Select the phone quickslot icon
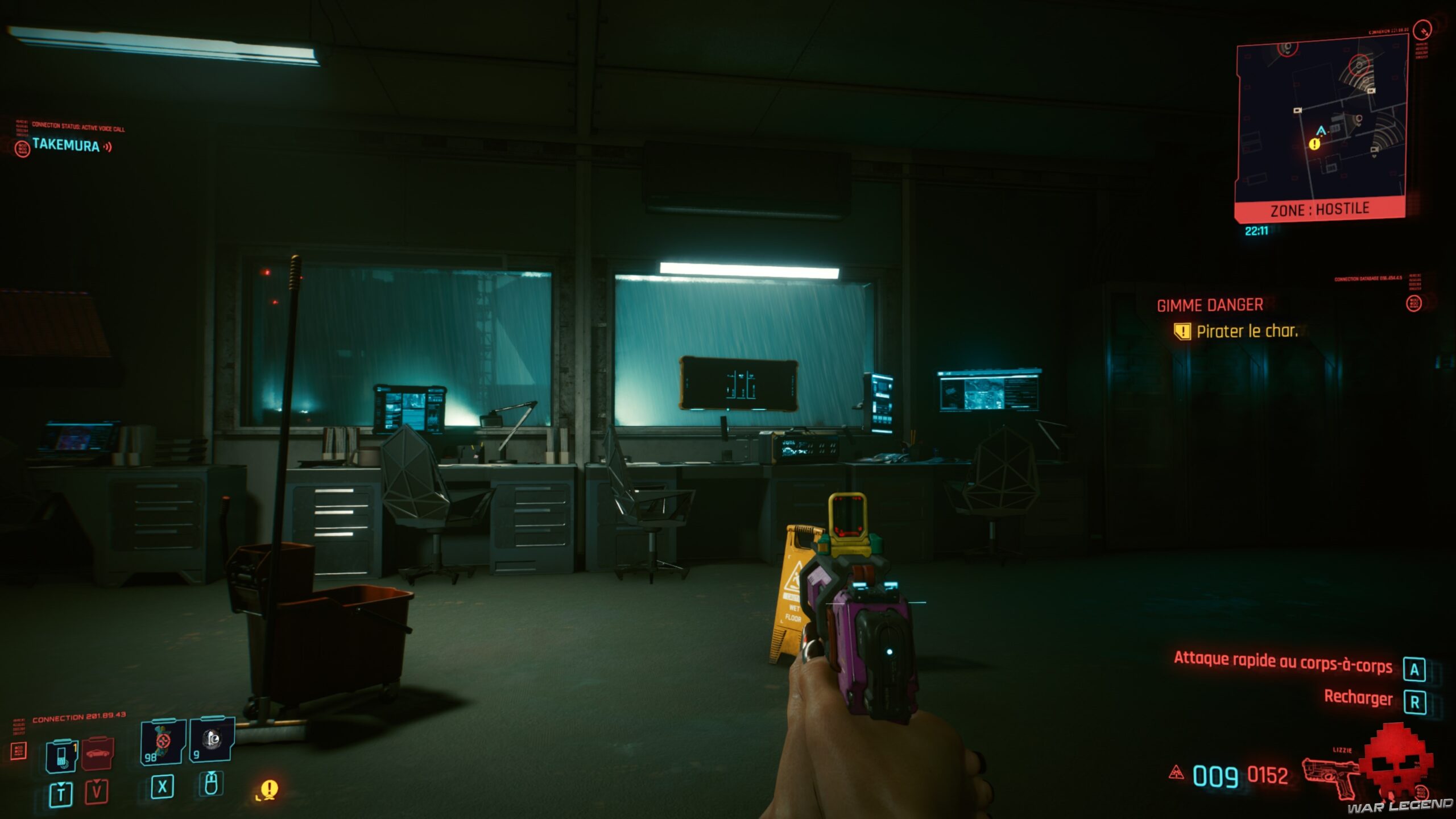This screenshot has width=1456, height=819. pyautogui.click(x=61, y=754)
